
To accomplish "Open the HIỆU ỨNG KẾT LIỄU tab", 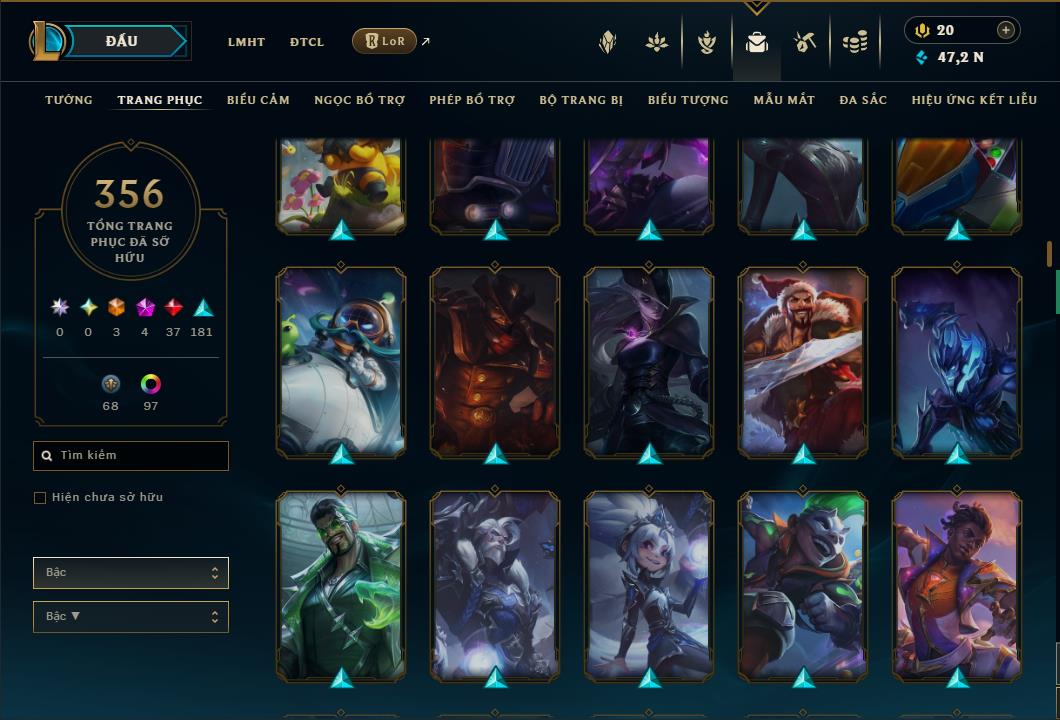I will coord(974,100).
